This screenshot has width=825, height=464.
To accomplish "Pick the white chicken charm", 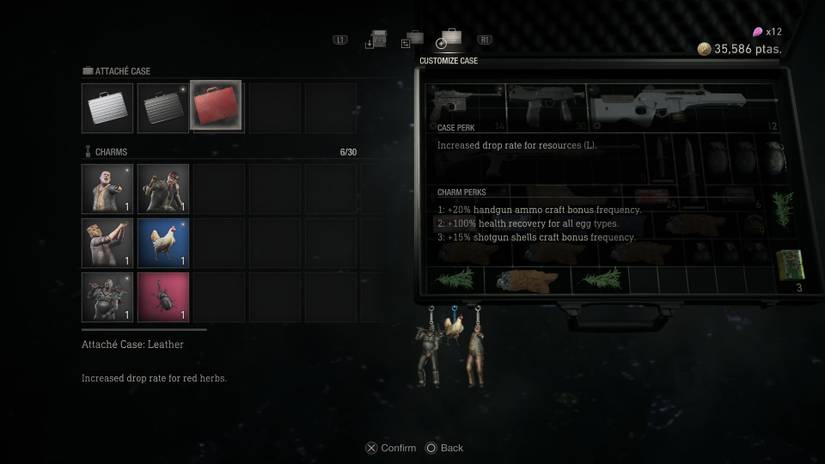I will click(x=163, y=243).
